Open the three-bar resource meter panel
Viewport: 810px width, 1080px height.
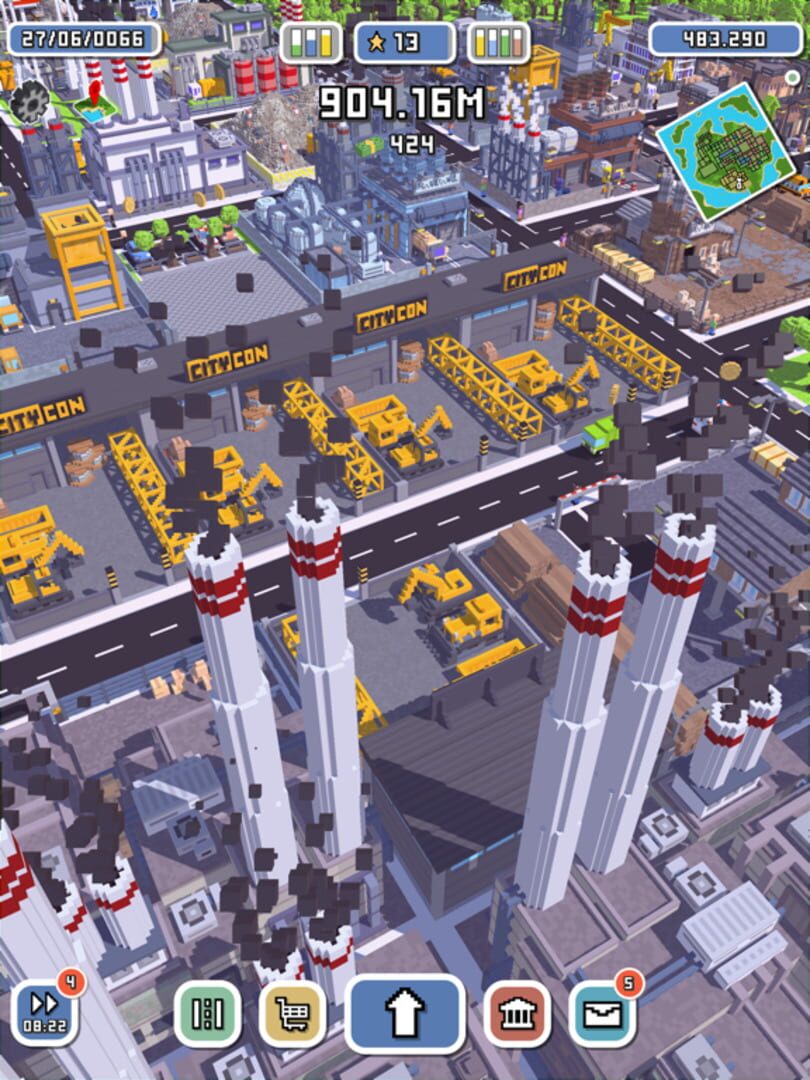[311, 42]
